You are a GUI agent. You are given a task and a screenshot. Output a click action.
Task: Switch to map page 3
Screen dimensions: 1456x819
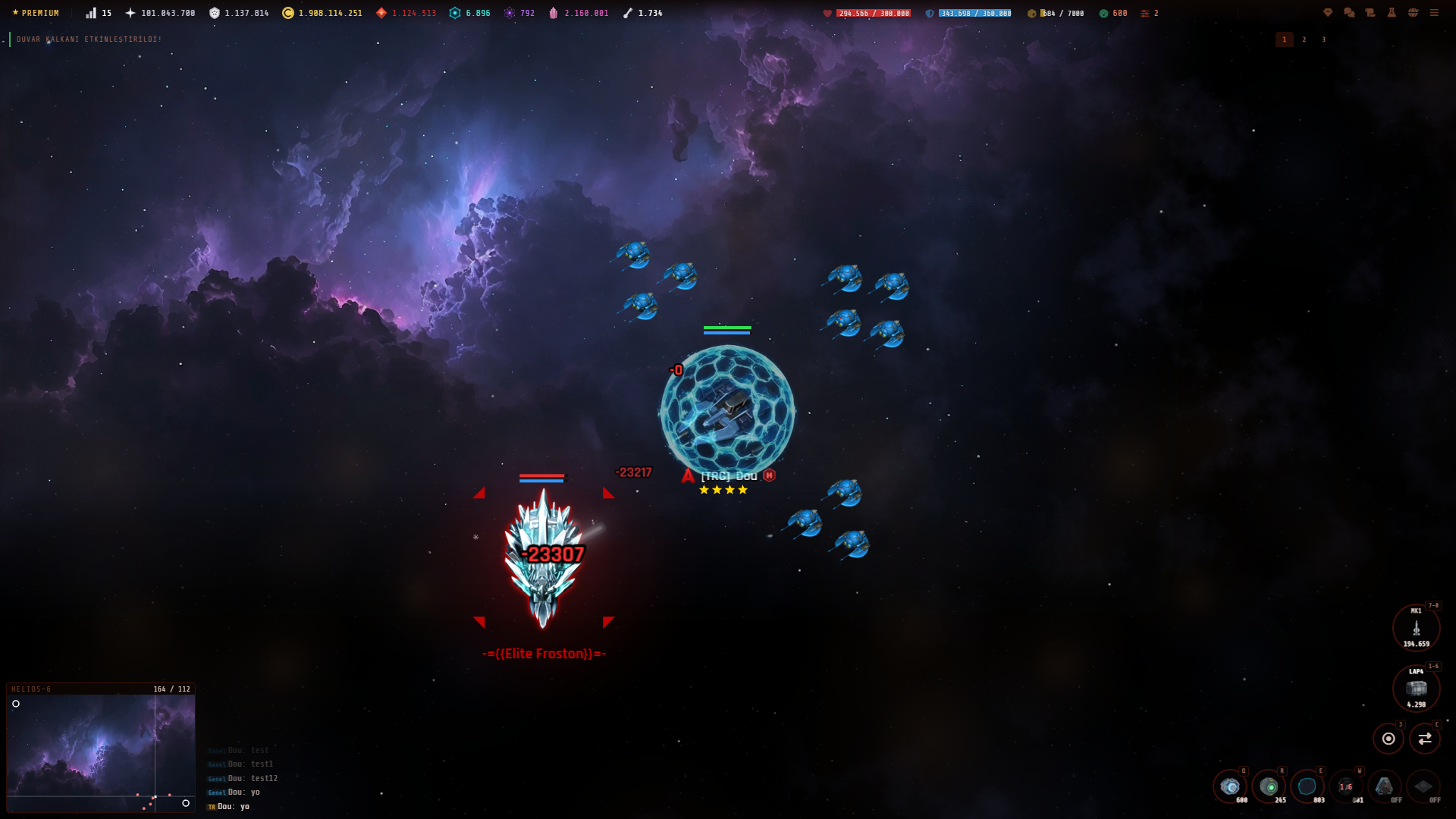(x=1324, y=39)
